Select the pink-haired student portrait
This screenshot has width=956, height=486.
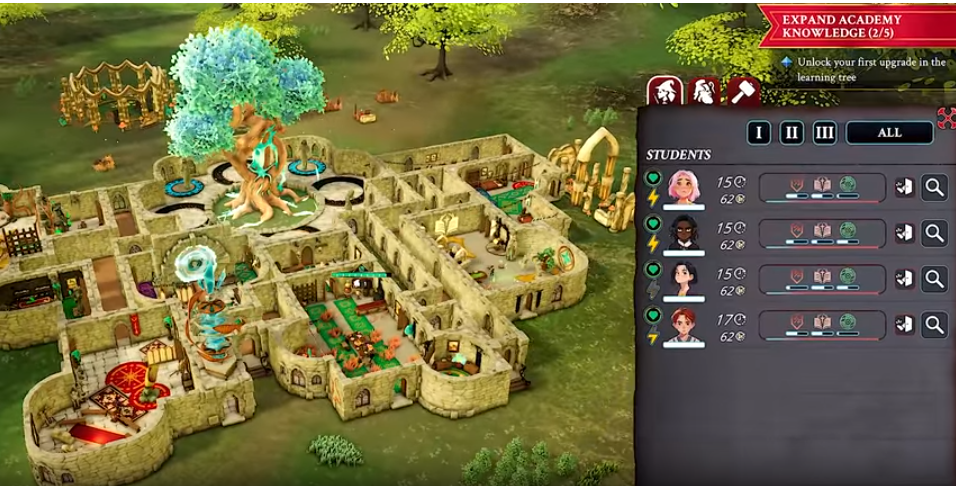pos(684,187)
